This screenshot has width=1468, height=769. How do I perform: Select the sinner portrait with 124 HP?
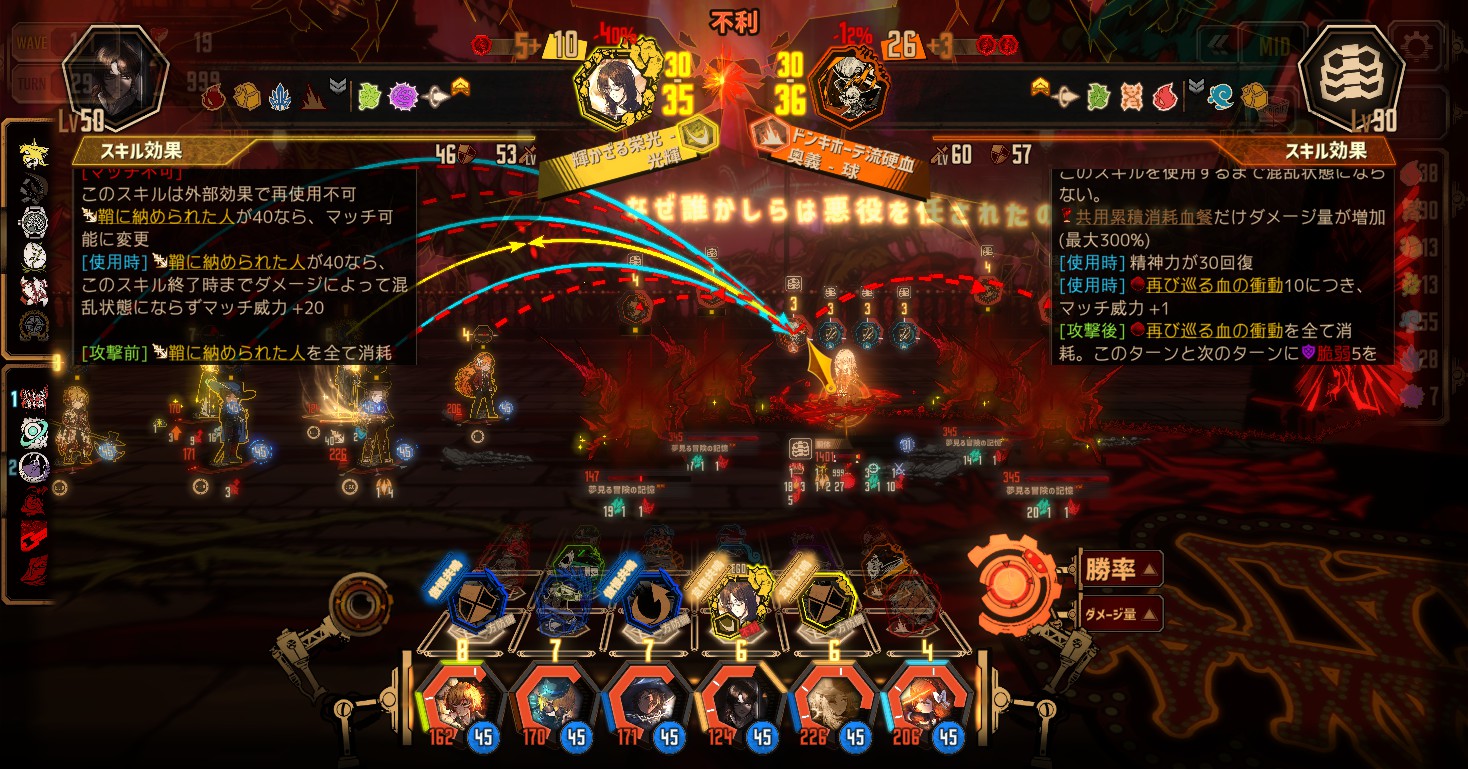tap(733, 702)
